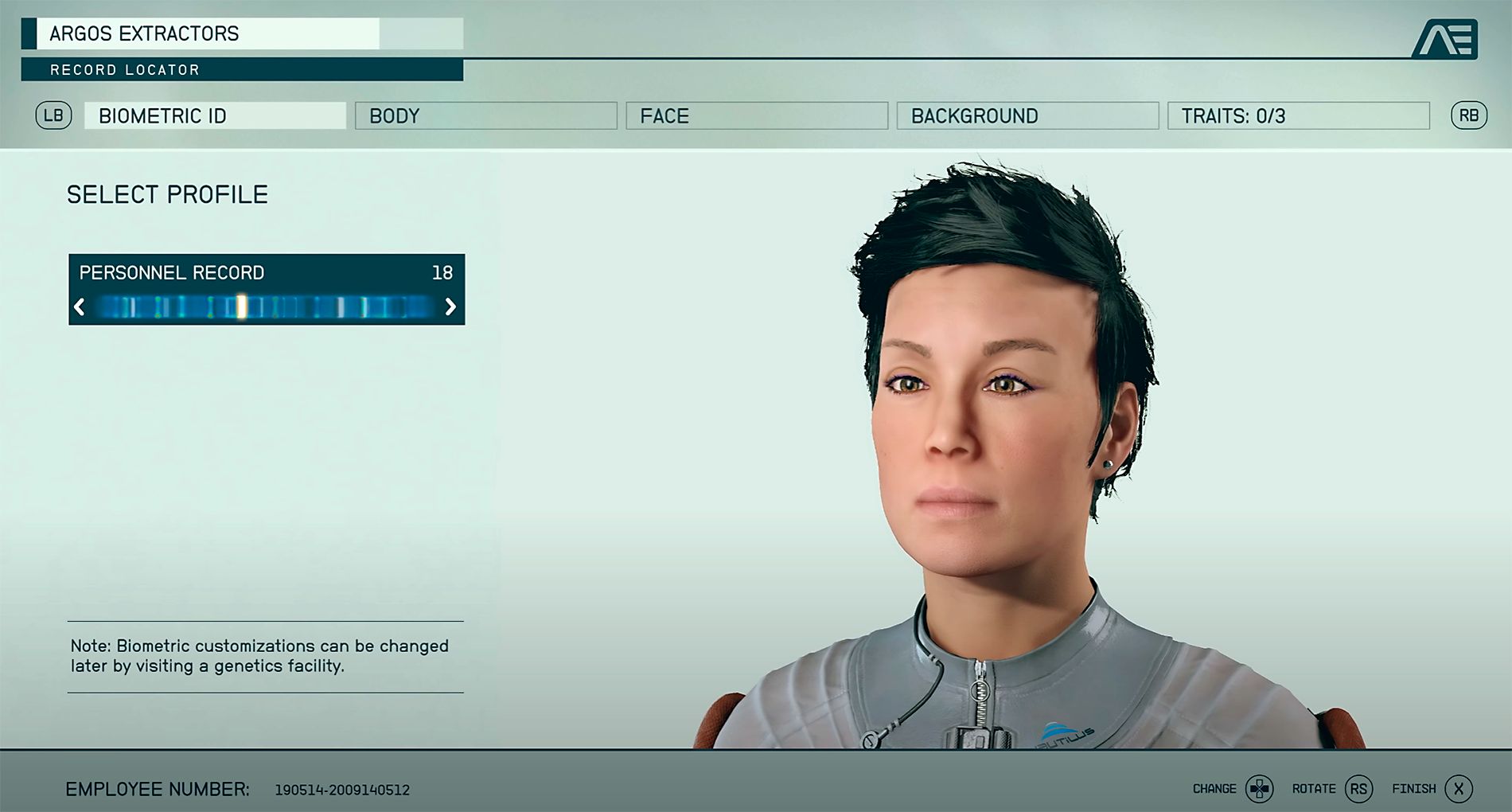This screenshot has width=1512, height=812.
Task: Click the LB shoulder button icon
Action: [53, 115]
